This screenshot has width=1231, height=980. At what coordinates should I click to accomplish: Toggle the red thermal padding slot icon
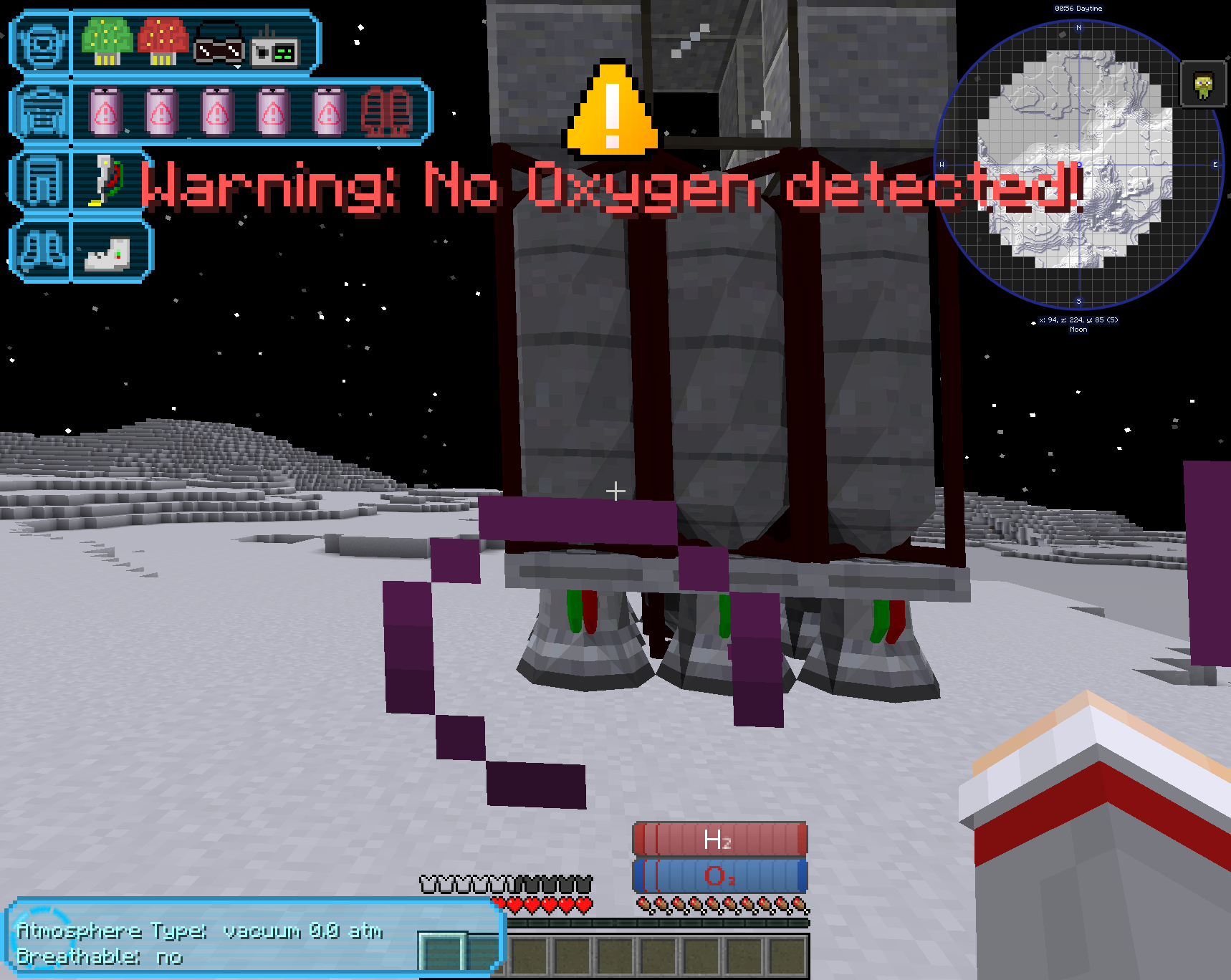(387, 113)
